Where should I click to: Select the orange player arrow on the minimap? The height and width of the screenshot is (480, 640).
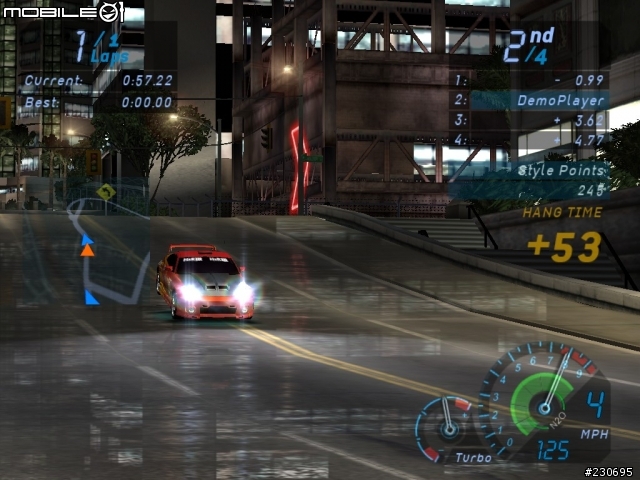coord(87,250)
